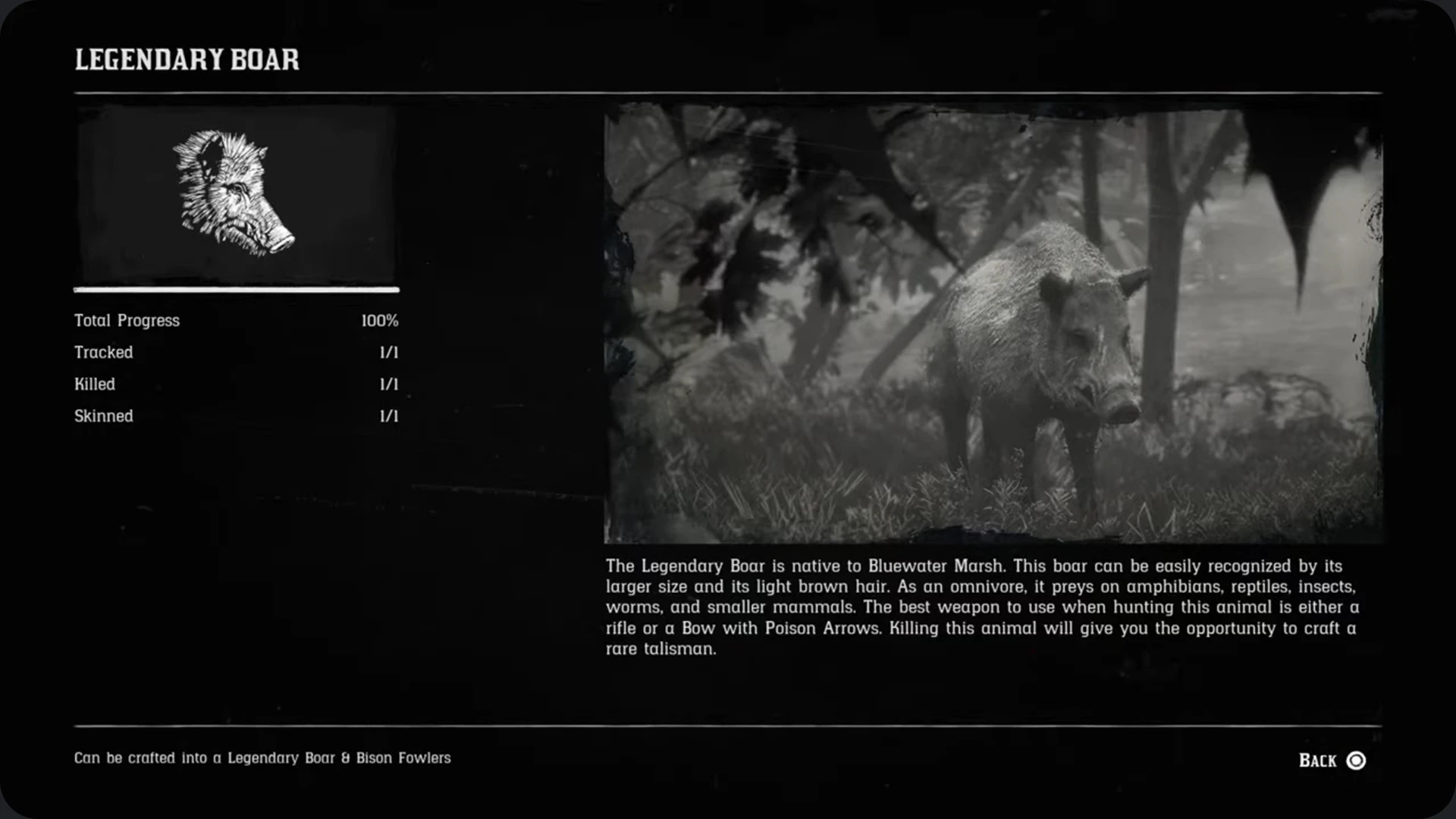Click the boar photograph in the compendium entry
Image resolution: width=1456 pixels, height=819 pixels.
point(993,326)
